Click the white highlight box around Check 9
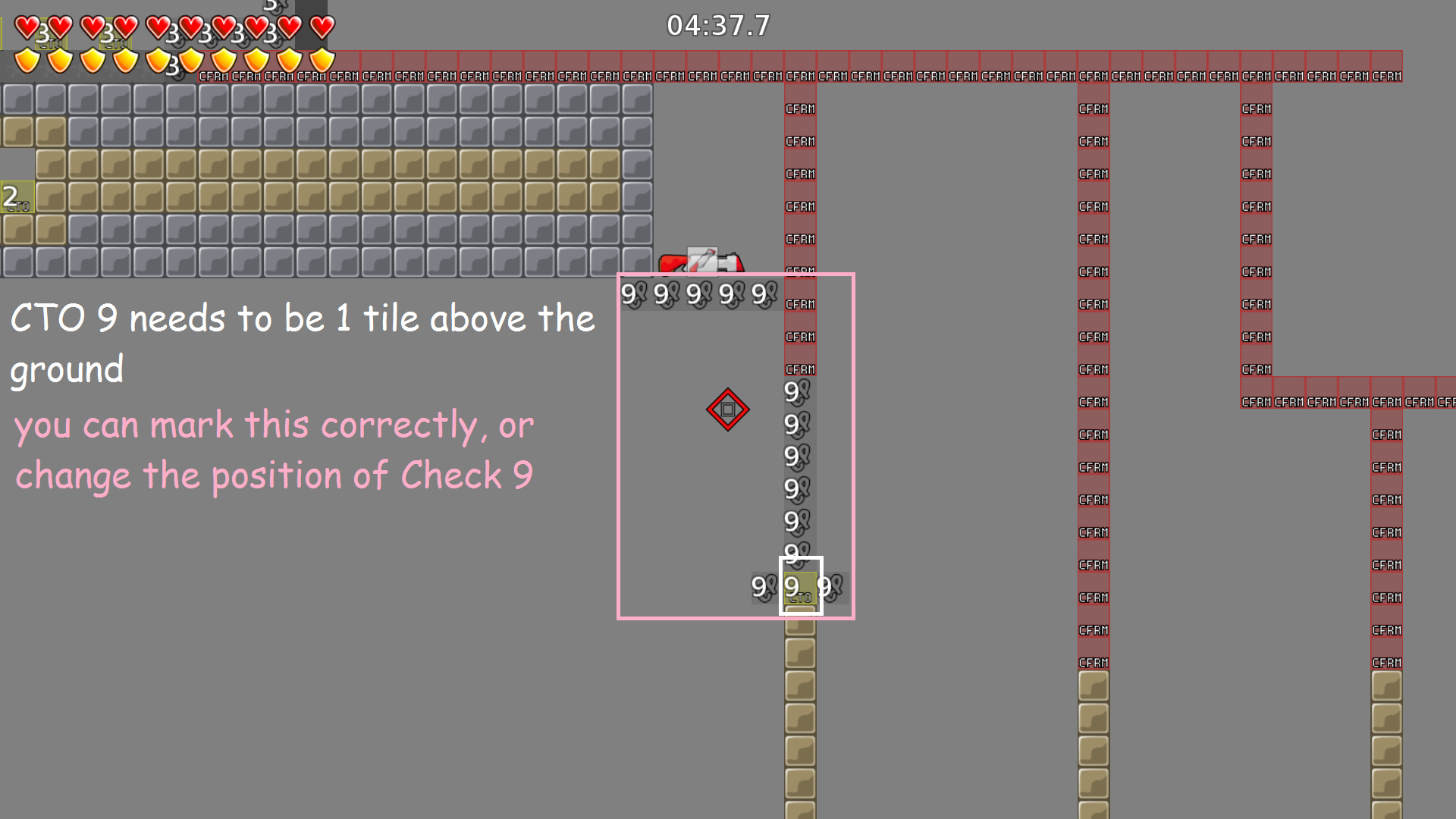This screenshot has width=1456, height=819. point(802,559)
